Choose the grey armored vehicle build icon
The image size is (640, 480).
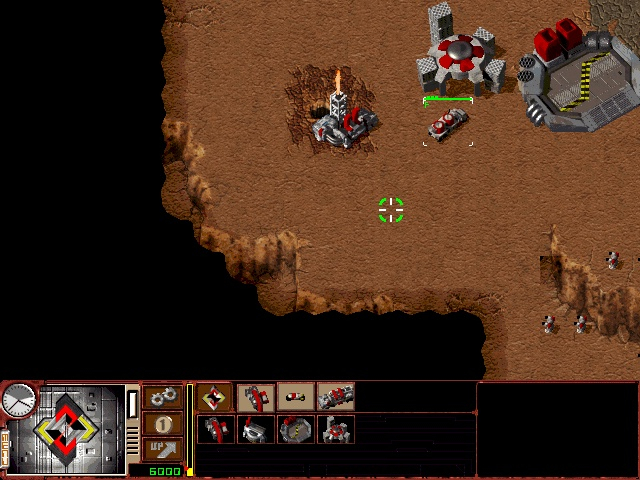point(336,397)
